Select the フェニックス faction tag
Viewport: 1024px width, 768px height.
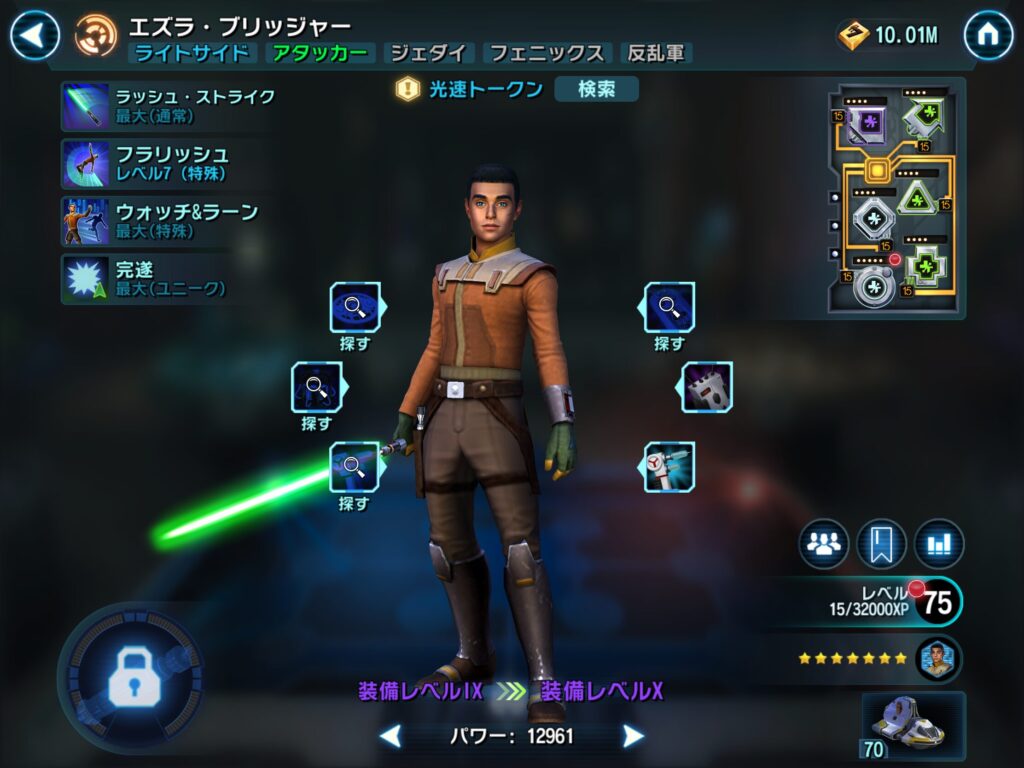click(x=546, y=54)
